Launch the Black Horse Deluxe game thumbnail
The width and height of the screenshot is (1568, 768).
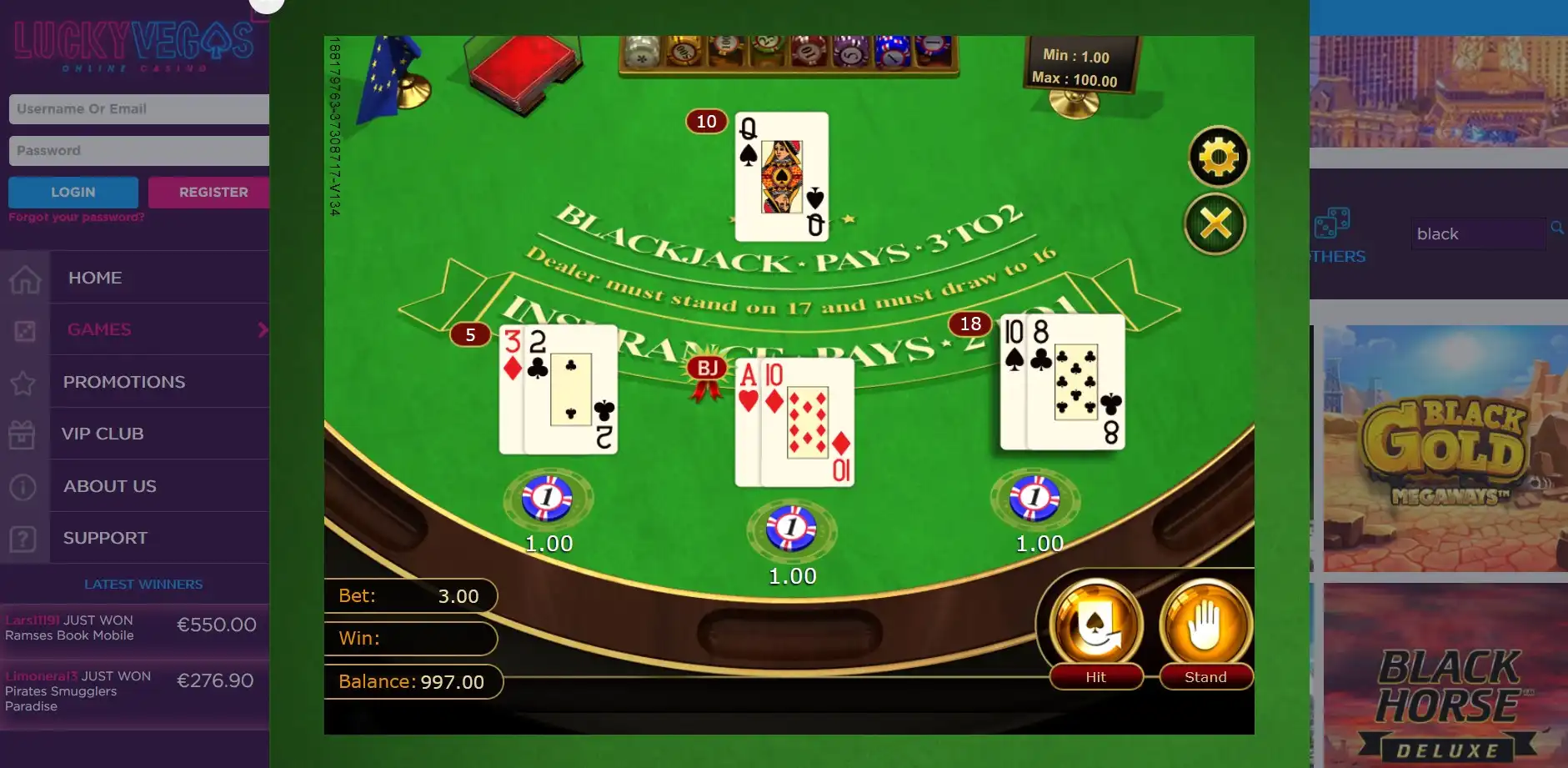[x=1445, y=675]
